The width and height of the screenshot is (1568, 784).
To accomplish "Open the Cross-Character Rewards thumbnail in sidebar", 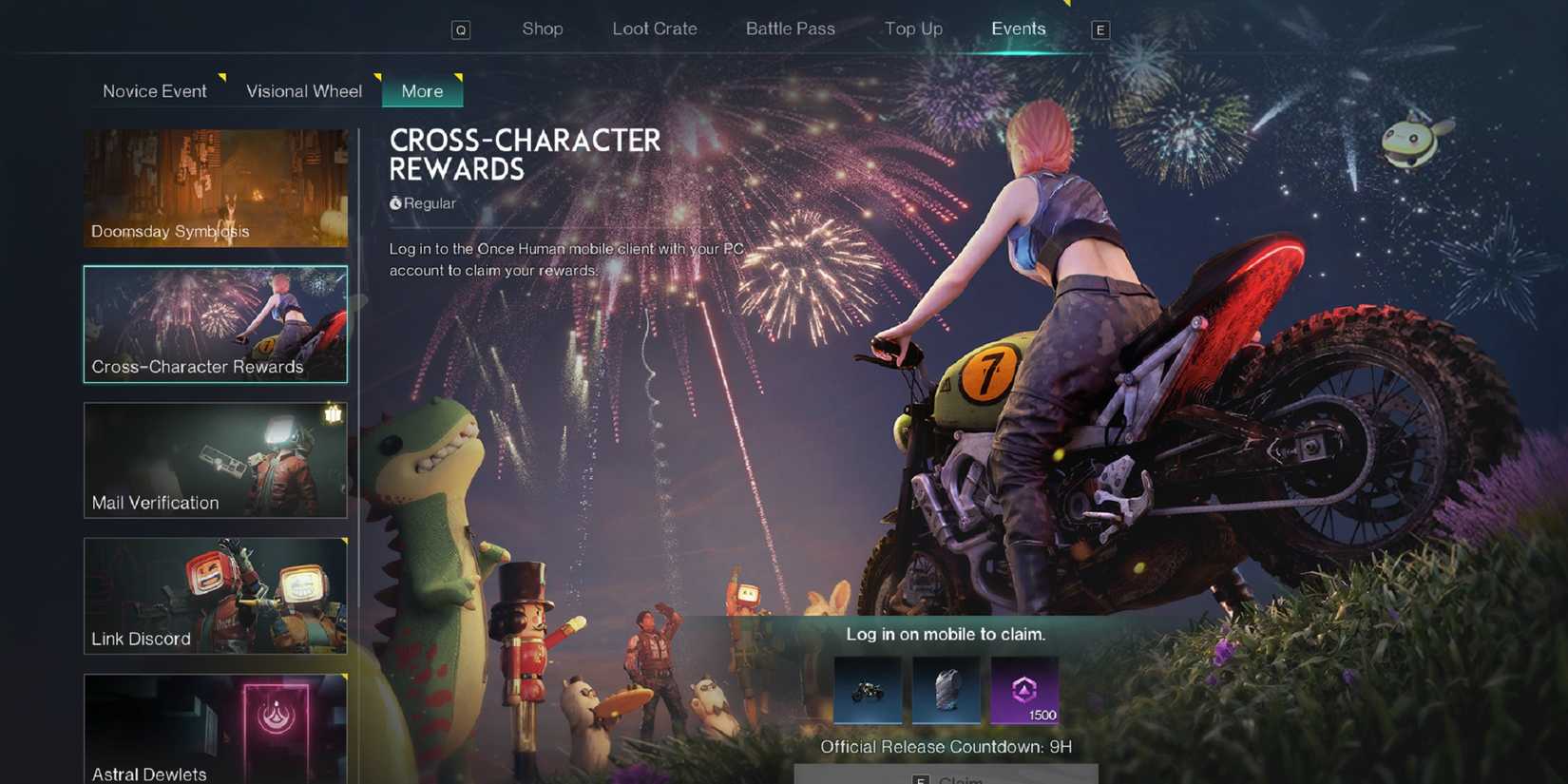I will click(216, 324).
